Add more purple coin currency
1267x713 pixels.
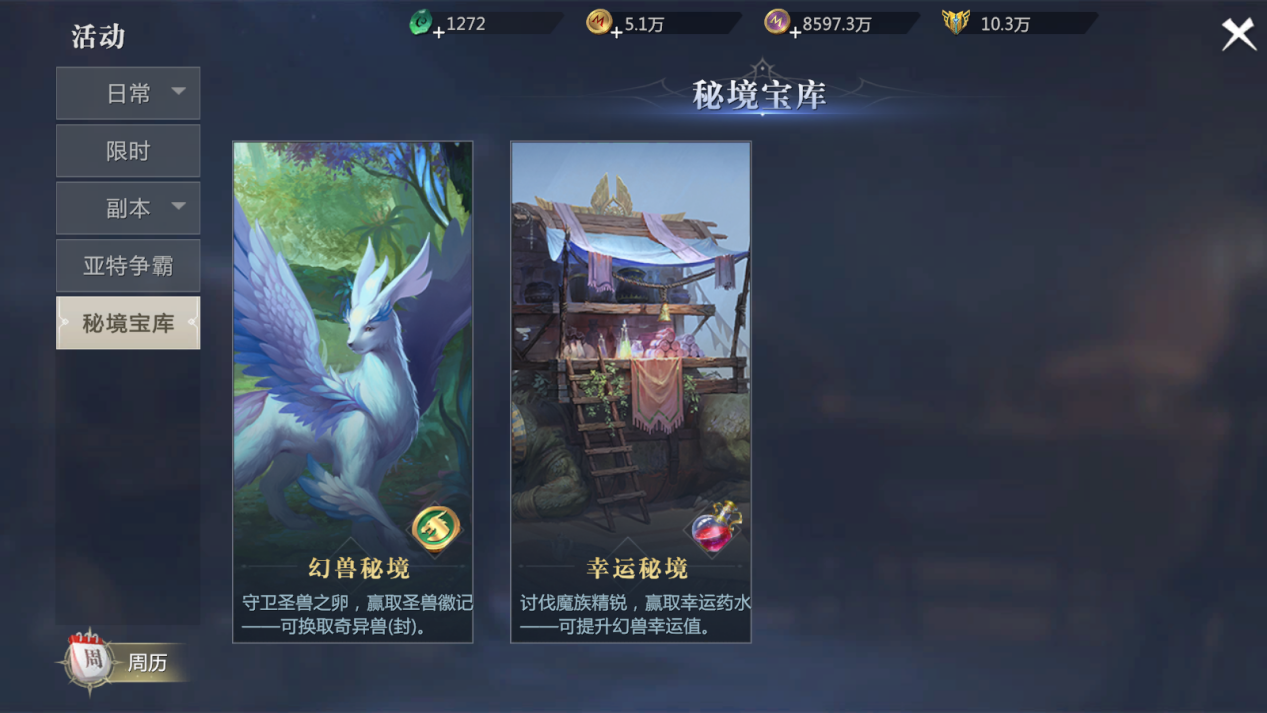click(x=794, y=32)
